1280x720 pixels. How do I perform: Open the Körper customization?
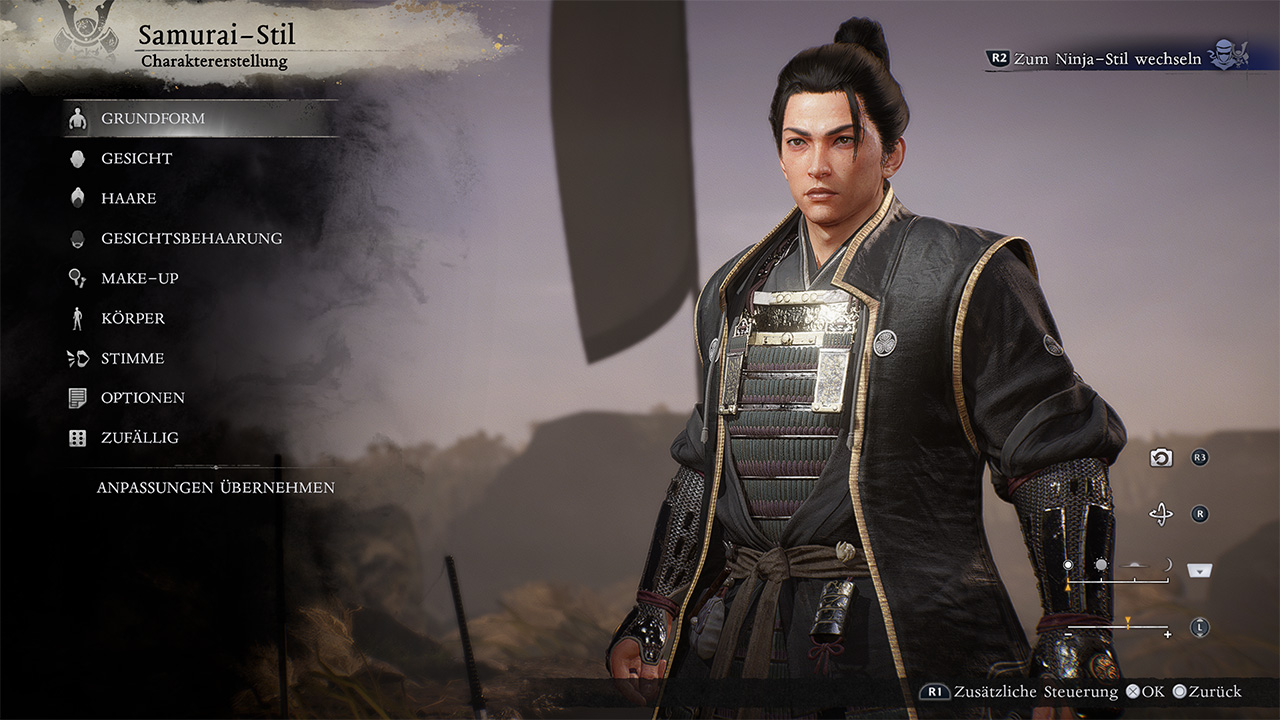[x=132, y=318]
